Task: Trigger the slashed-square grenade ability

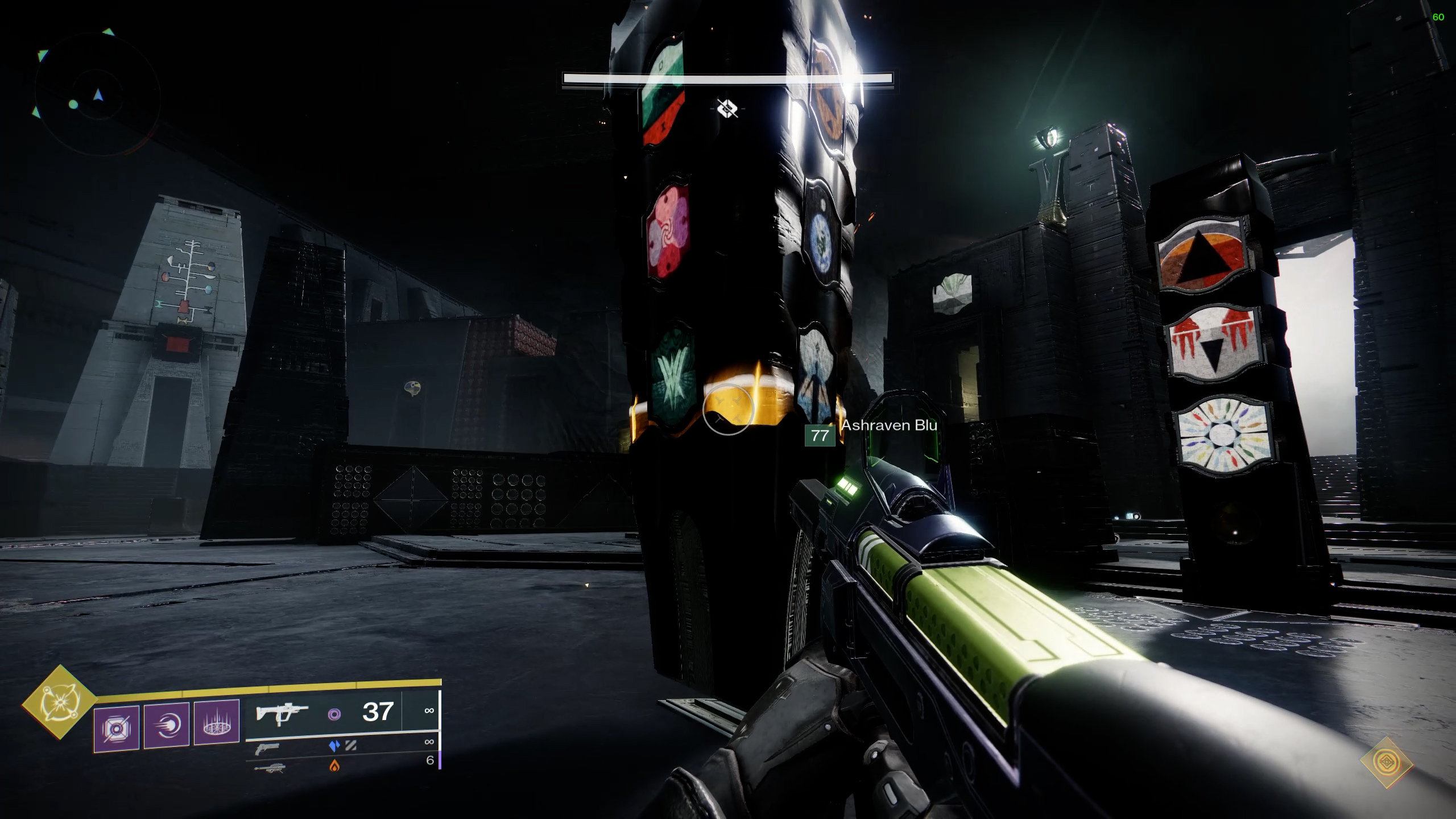Action: pos(117,728)
